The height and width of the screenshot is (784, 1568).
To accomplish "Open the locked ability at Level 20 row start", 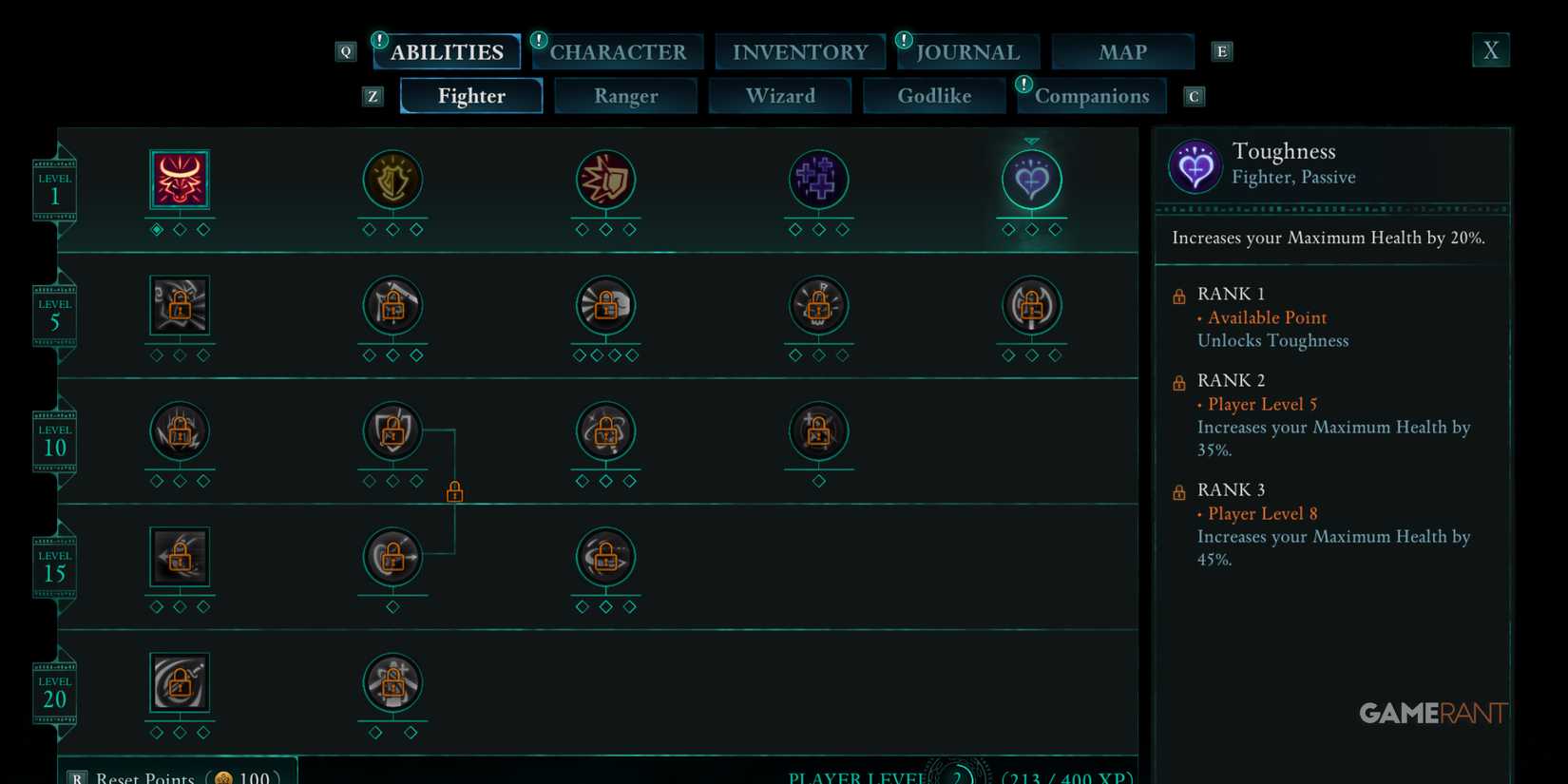I will (180, 683).
